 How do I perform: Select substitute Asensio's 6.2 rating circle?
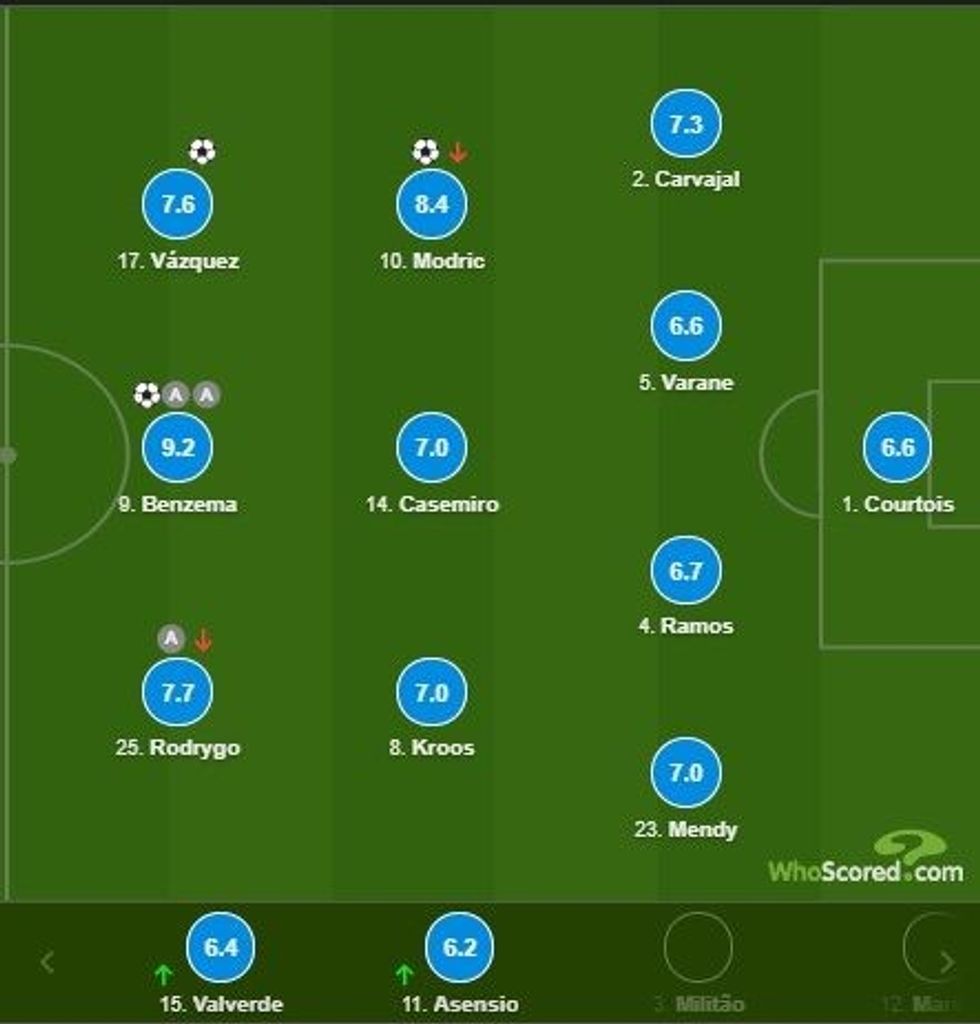[460, 947]
